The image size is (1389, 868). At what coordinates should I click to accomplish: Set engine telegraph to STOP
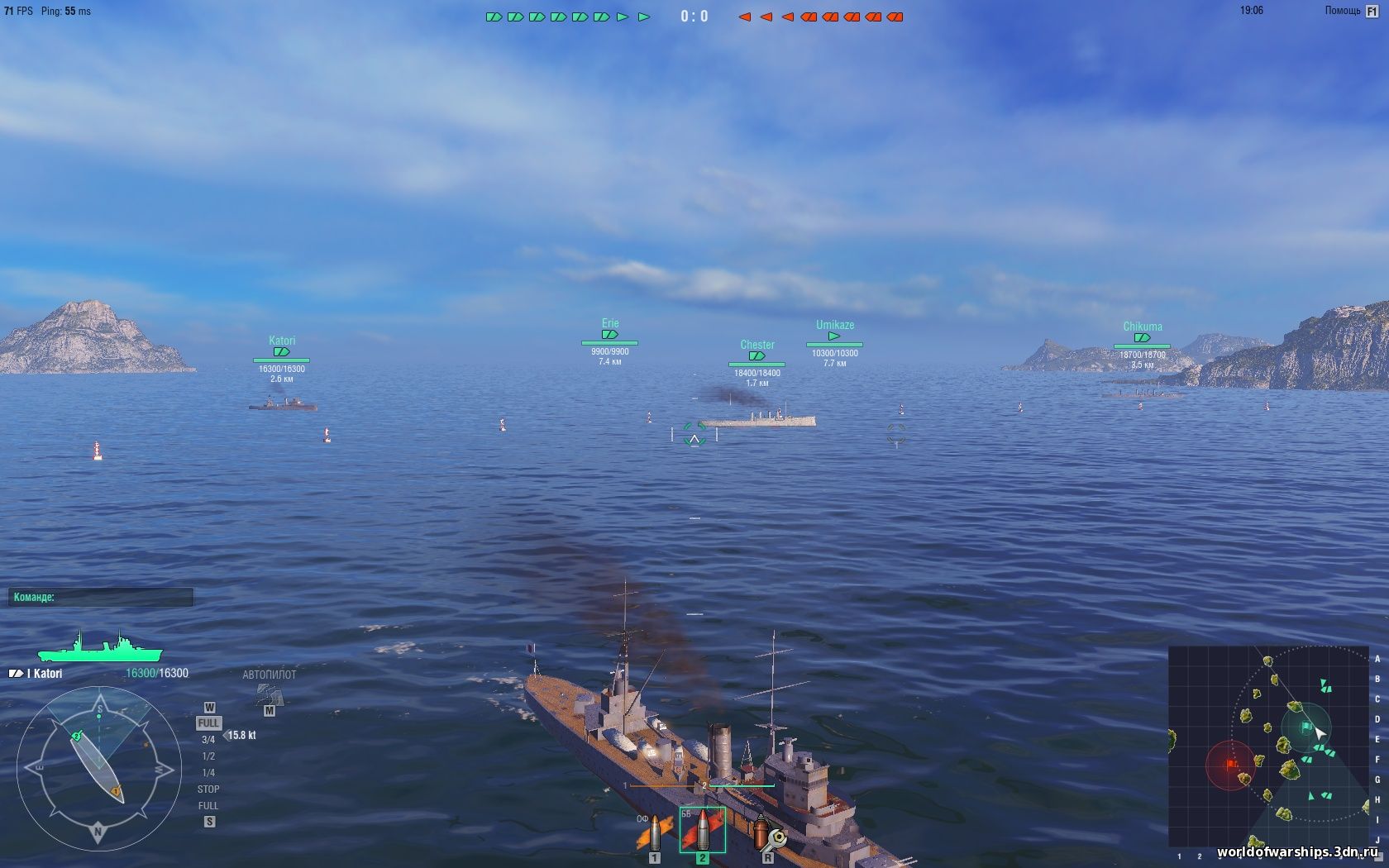208,789
